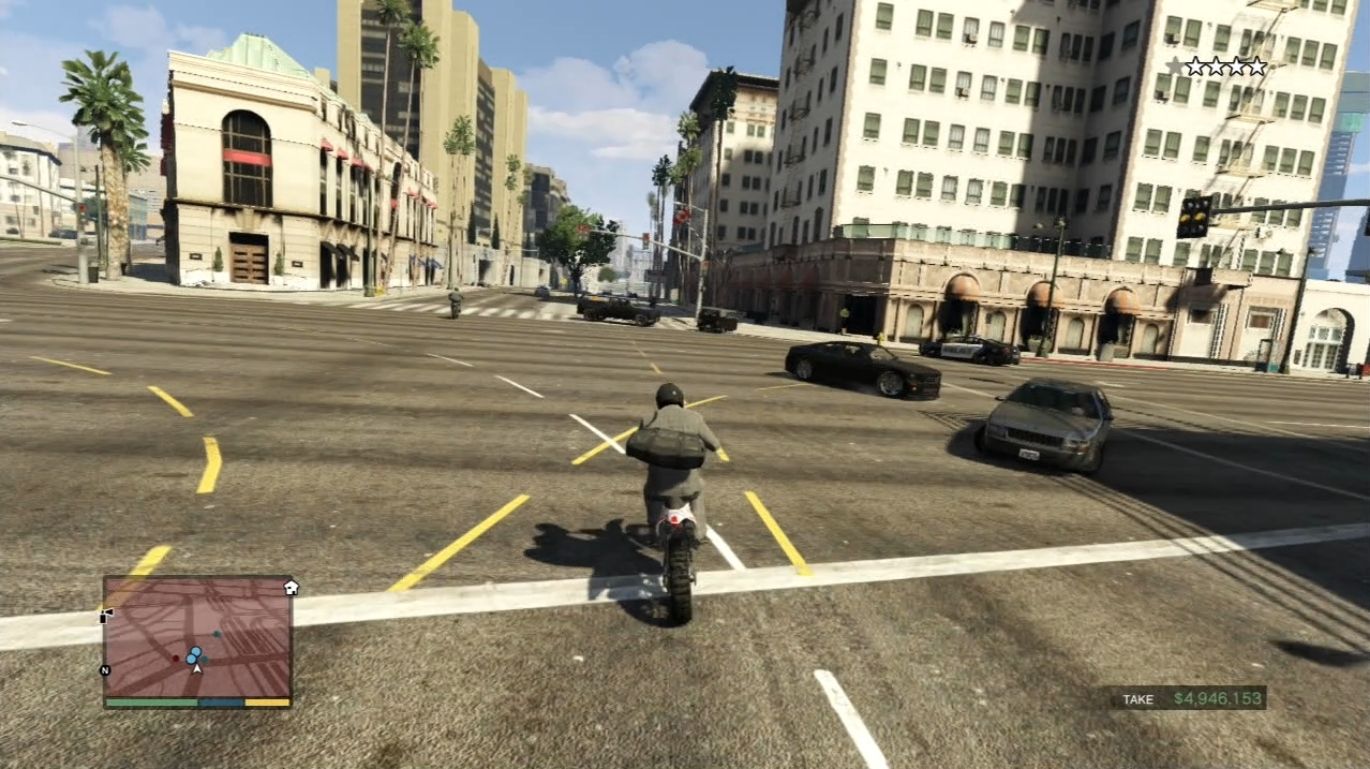Click the safehouse home icon on the minimap
The width and height of the screenshot is (1370, 769).
[291, 588]
